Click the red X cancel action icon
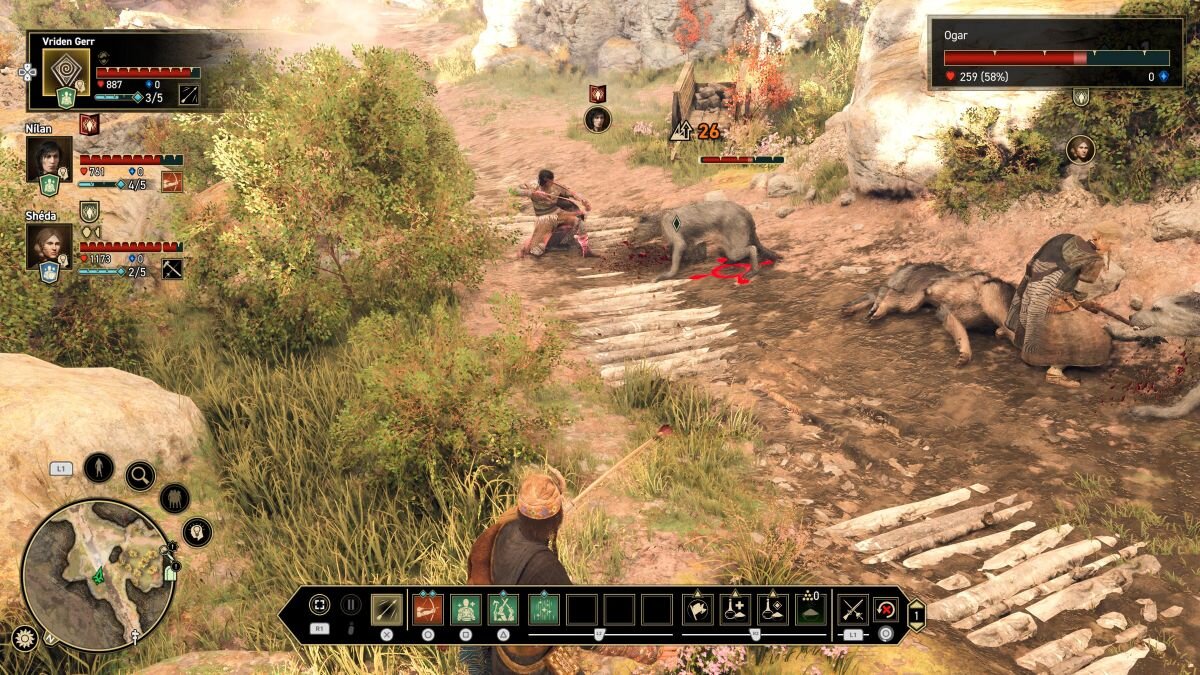 pos(886,609)
